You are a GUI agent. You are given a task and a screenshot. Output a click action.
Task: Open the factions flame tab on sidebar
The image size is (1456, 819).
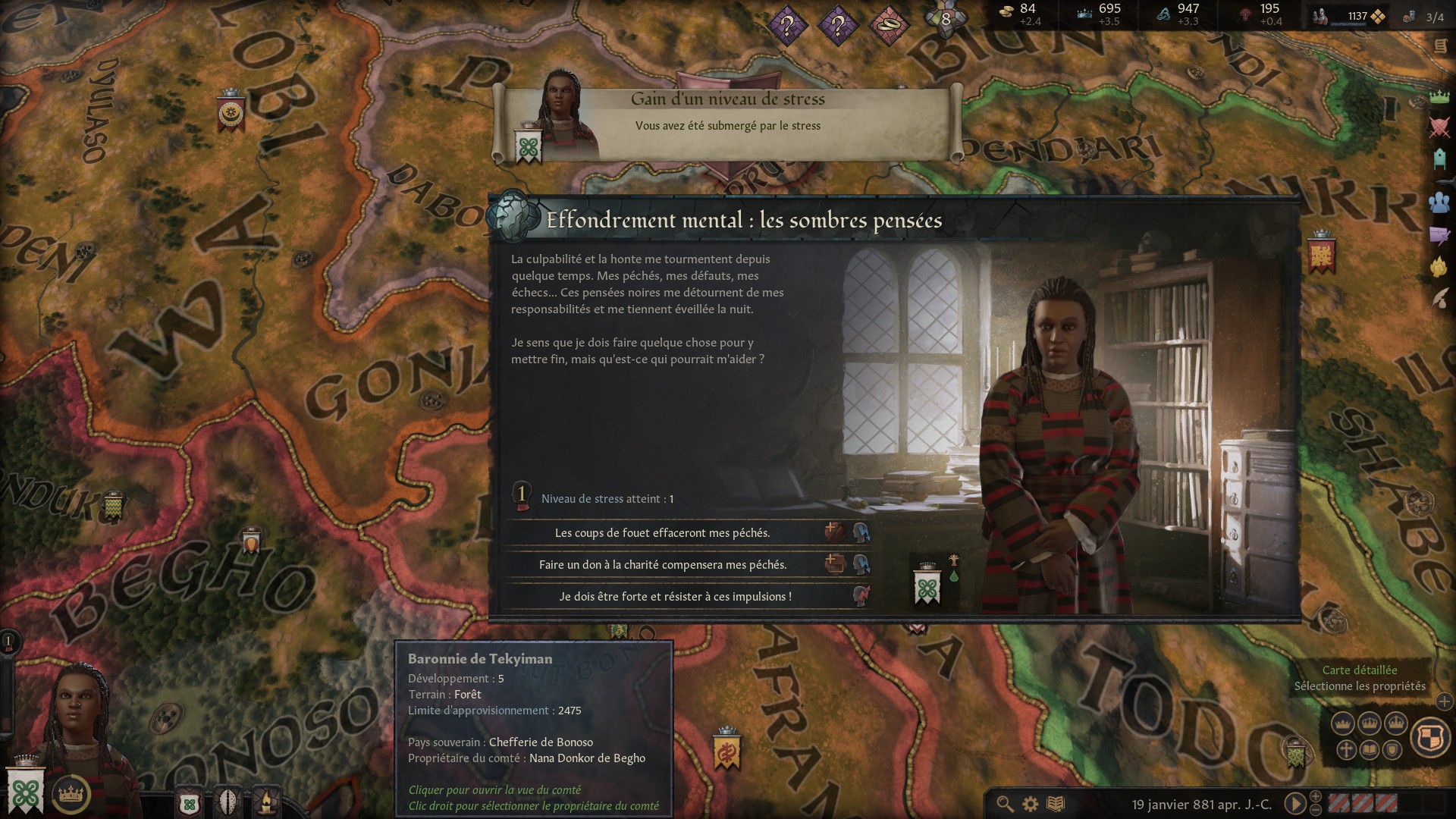[x=1439, y=267]
